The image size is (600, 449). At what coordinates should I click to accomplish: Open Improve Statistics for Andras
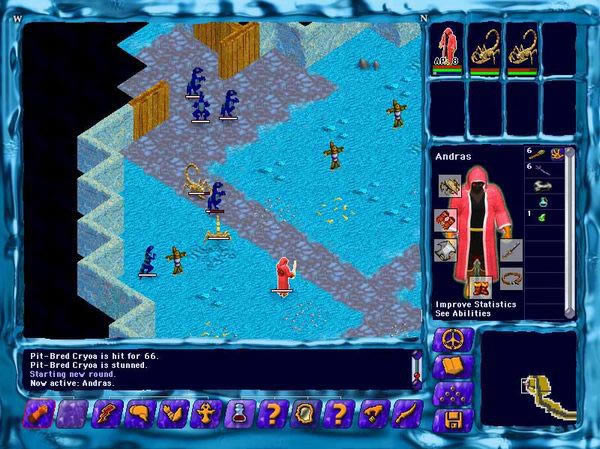(476, 304)
